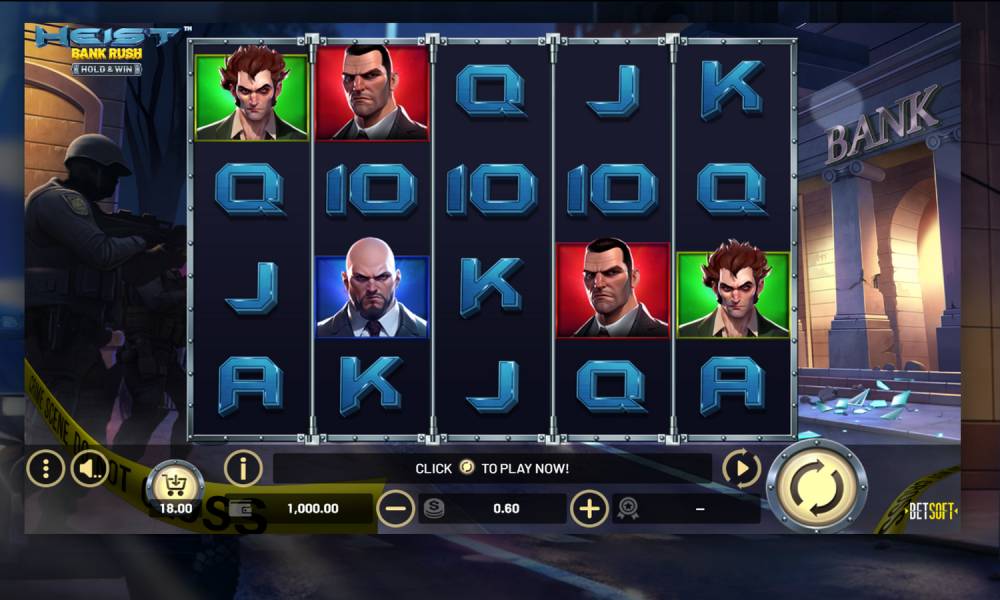Open the three-dot options menu
1000x600 pixels.
45,467
